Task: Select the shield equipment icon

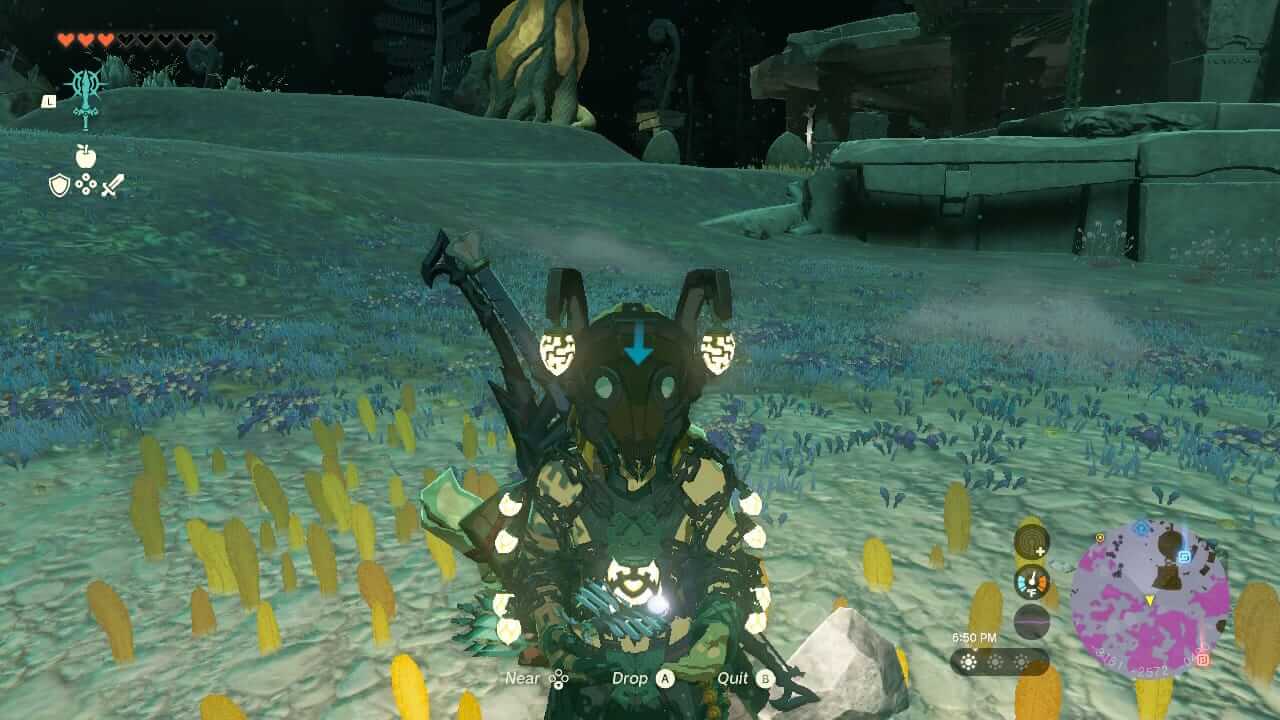Action: (59, 186)
